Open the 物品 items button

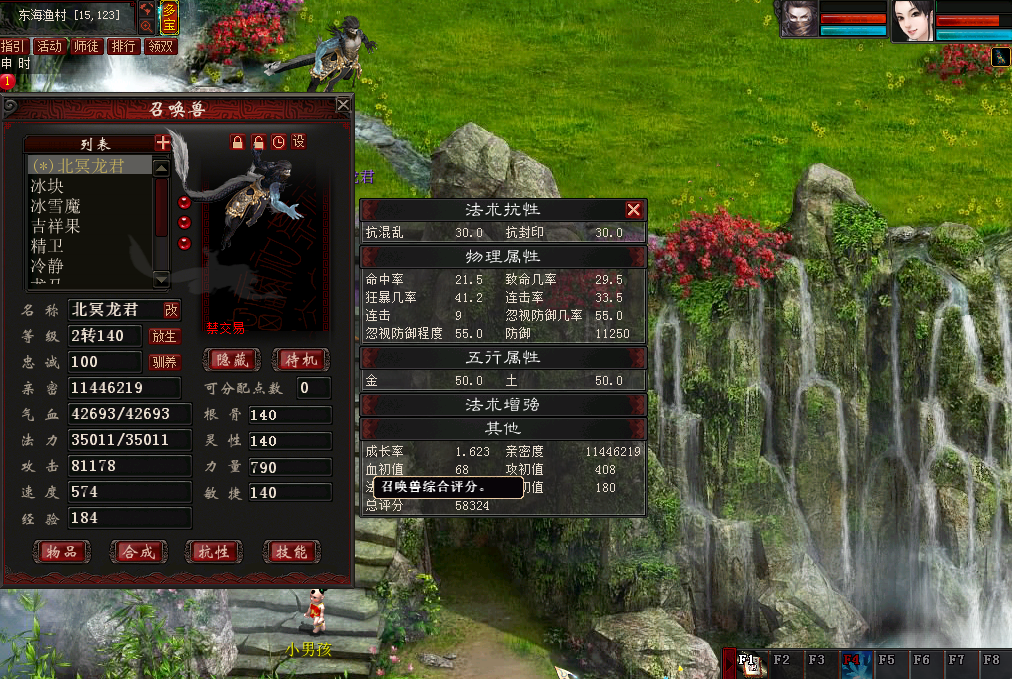tap(61, 551)
